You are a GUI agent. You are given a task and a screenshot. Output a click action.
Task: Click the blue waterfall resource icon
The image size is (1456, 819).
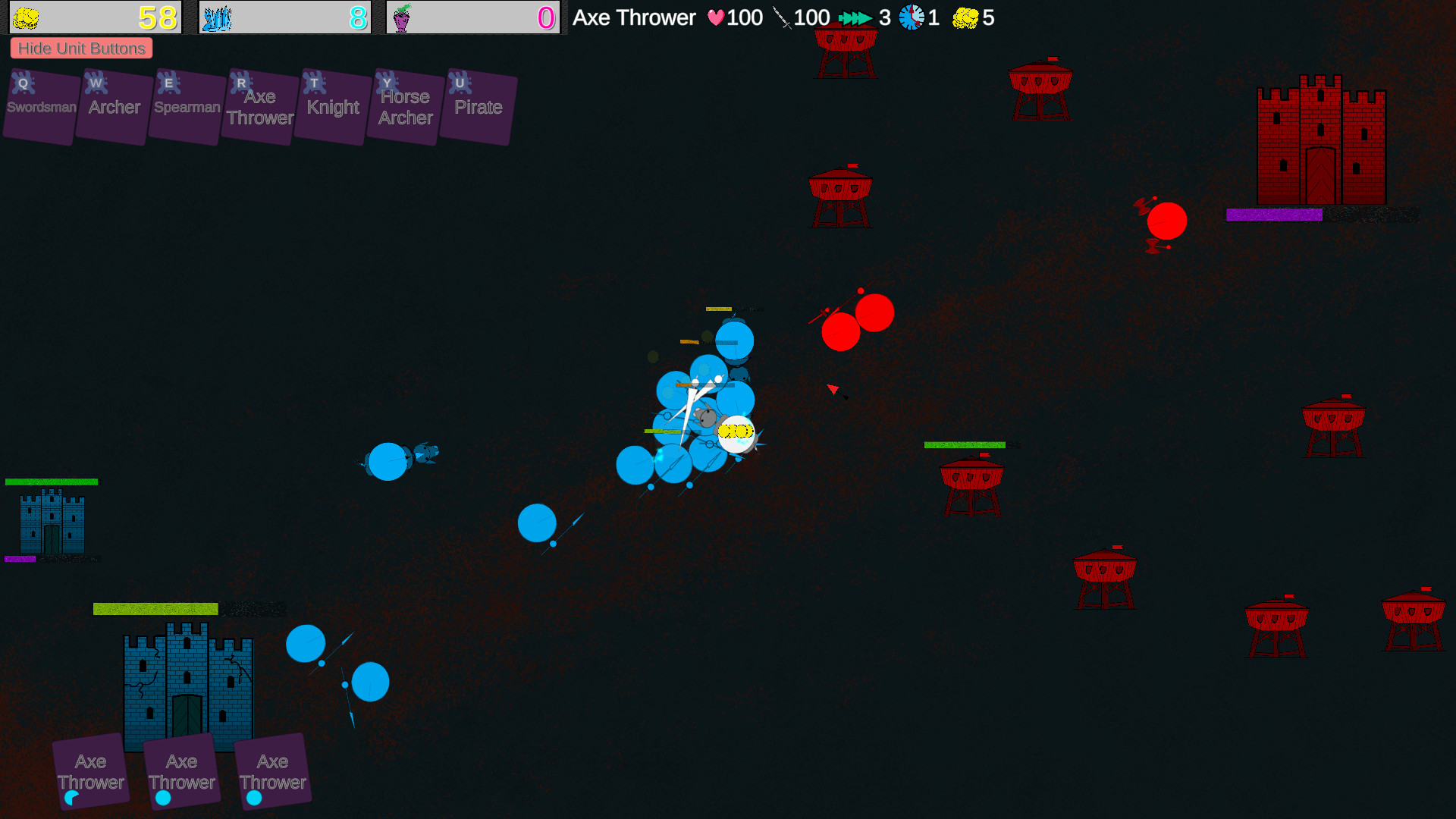217,16
